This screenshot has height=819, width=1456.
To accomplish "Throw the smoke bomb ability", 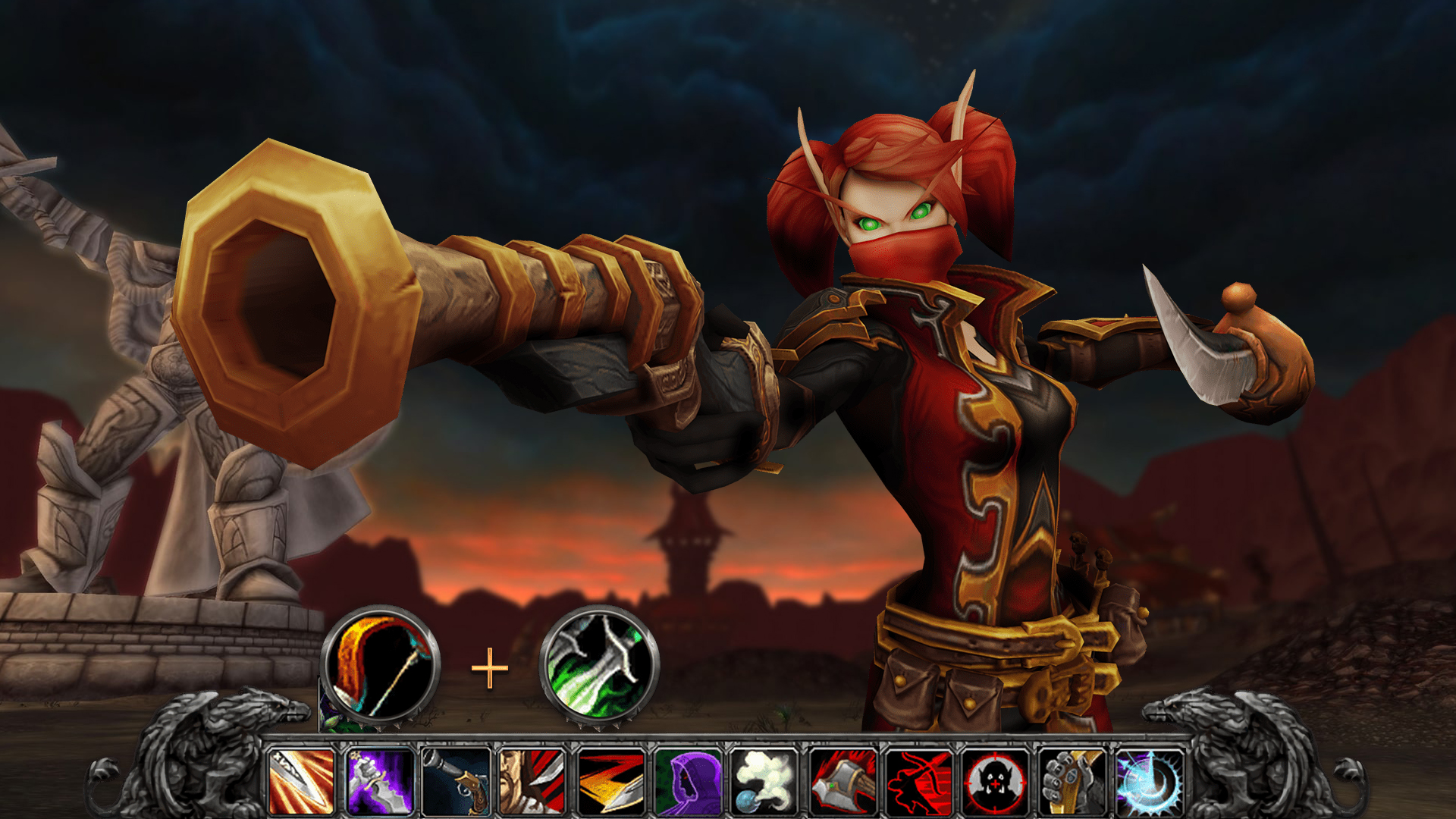I will (764, 781).
